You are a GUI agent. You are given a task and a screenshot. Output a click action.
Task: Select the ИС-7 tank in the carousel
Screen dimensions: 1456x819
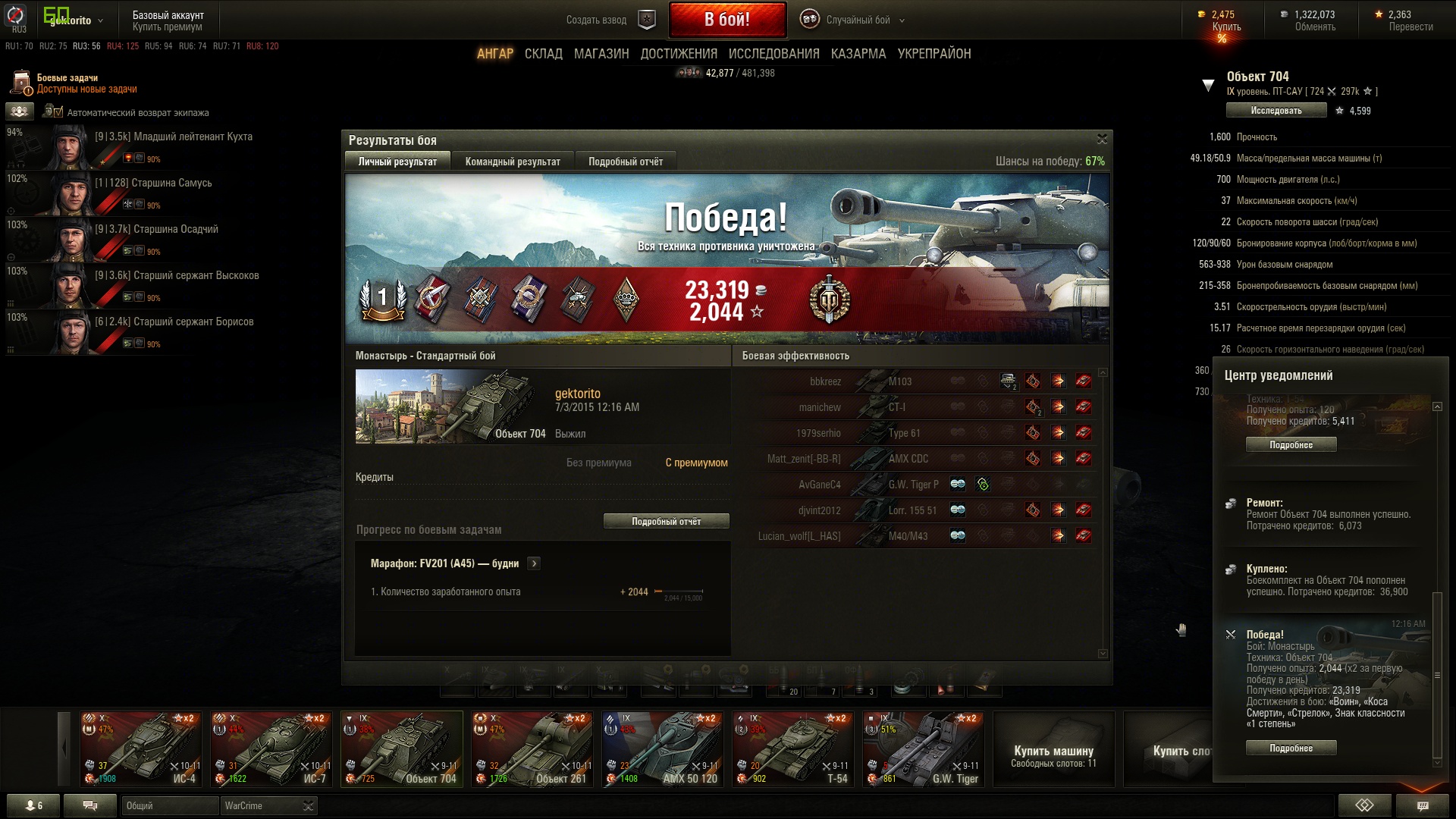[271, 748]
